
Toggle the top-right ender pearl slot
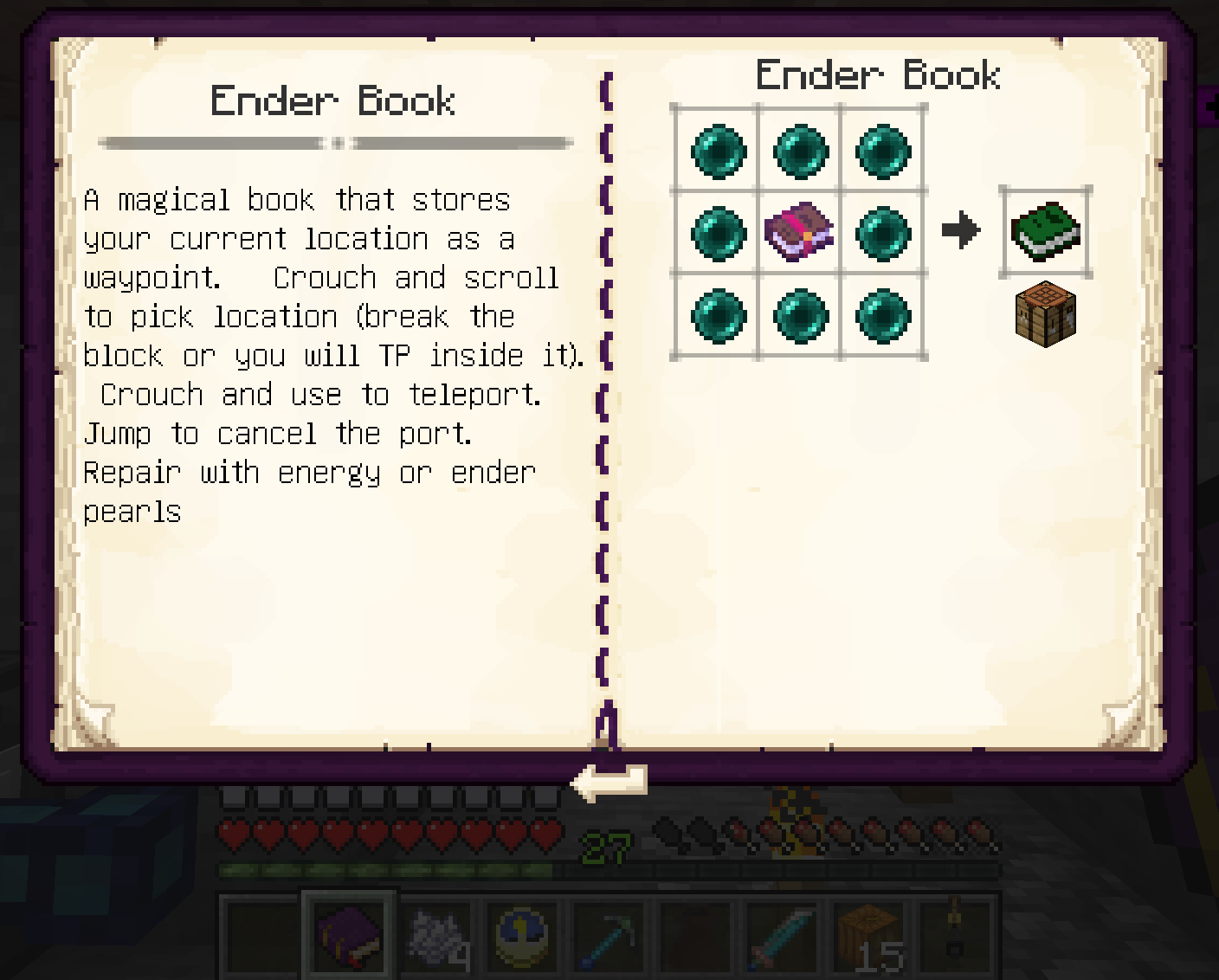882,150
